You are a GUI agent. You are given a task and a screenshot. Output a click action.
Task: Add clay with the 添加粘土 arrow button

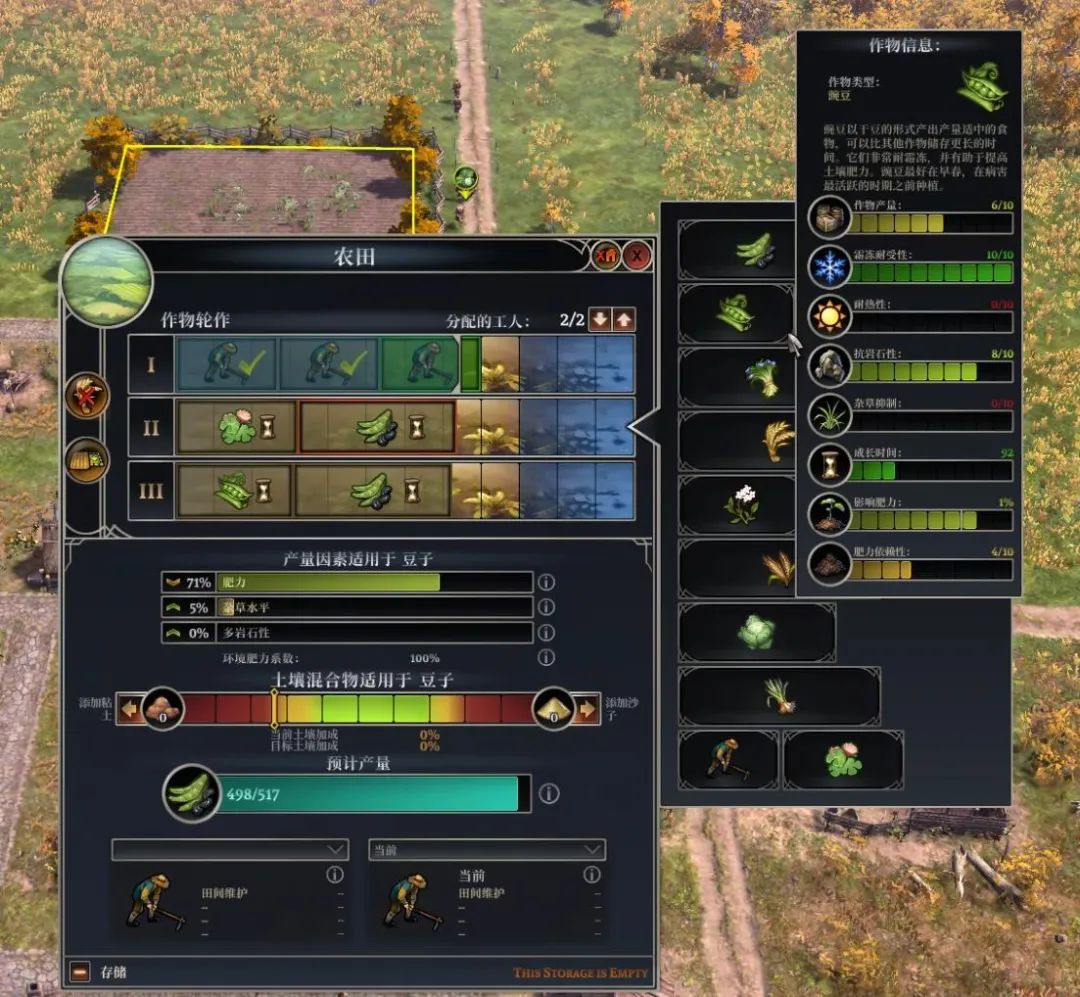(130, 710)
